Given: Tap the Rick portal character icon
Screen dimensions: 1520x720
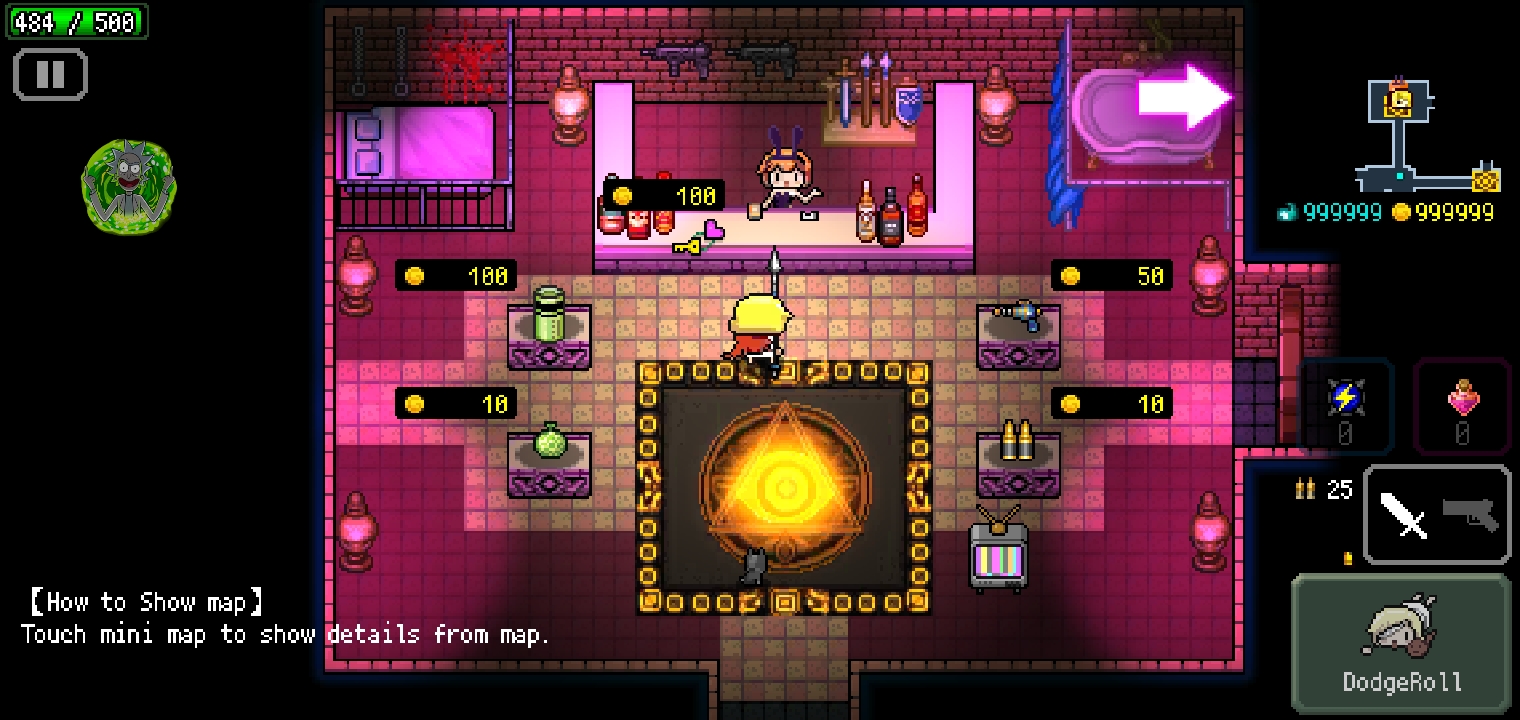Looking at the screenshot, I should pyautogui.click(x=128, y=187).
